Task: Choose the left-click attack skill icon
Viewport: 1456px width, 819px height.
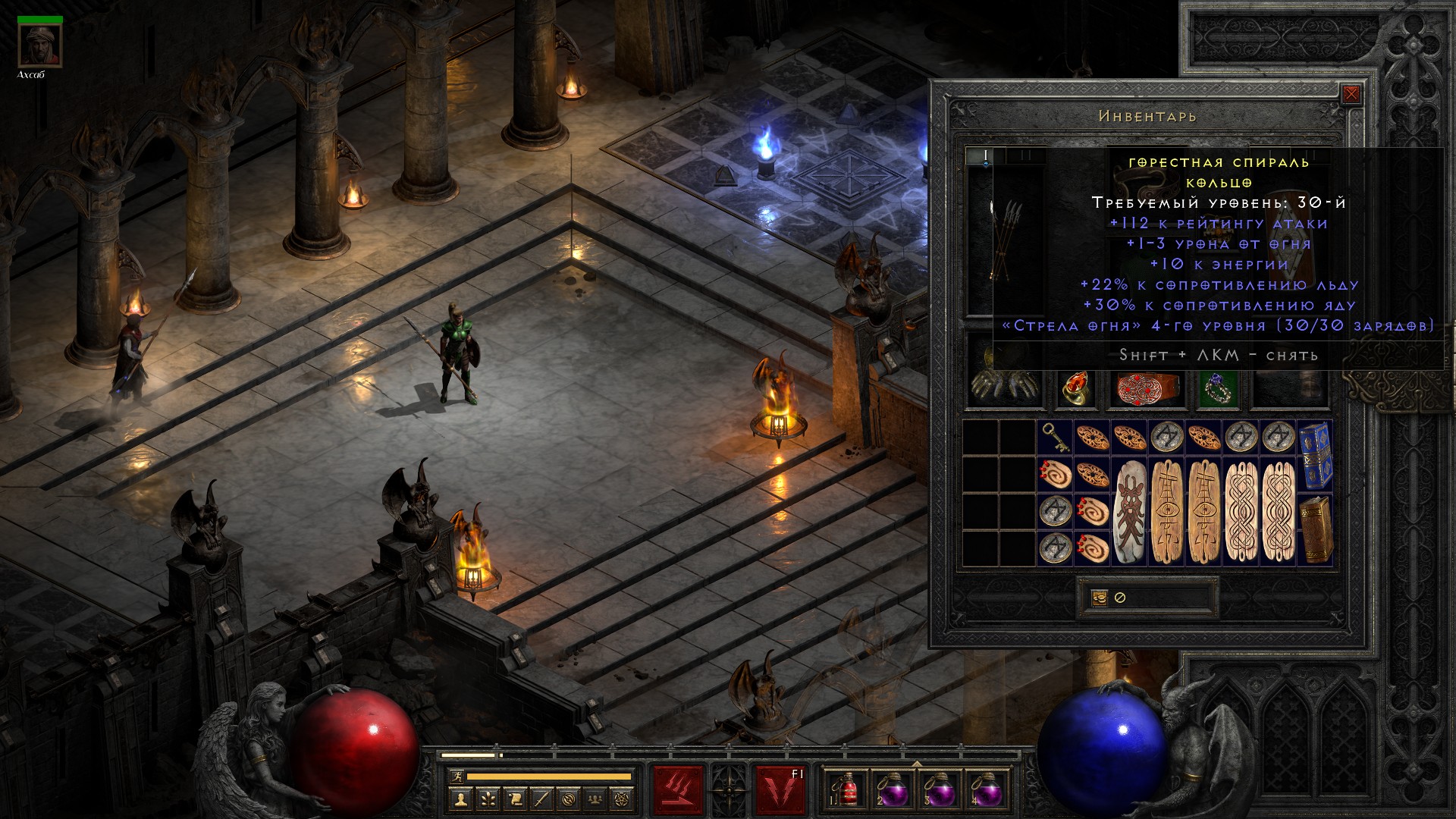Action: (x=679, y=791)
